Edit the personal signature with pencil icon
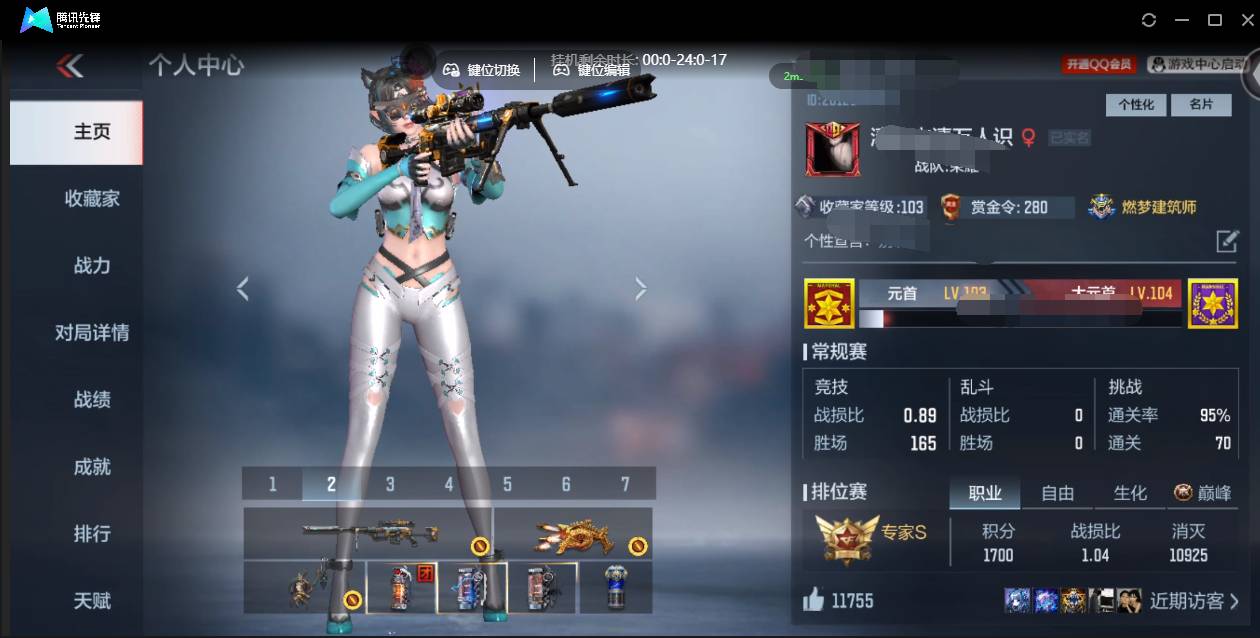The image size is (1260, 638). pos(1227,241)
